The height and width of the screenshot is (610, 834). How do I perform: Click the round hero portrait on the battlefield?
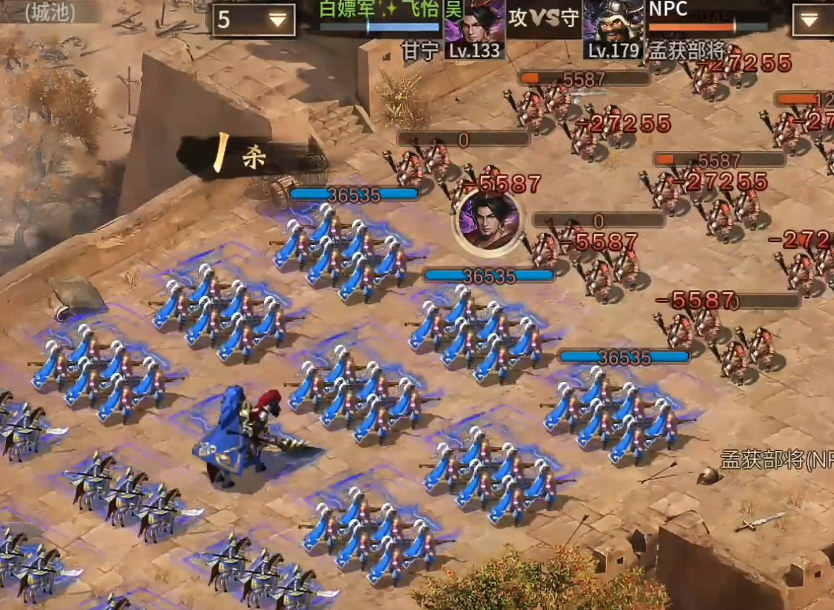pyautogui.click(x=490, y=220)
